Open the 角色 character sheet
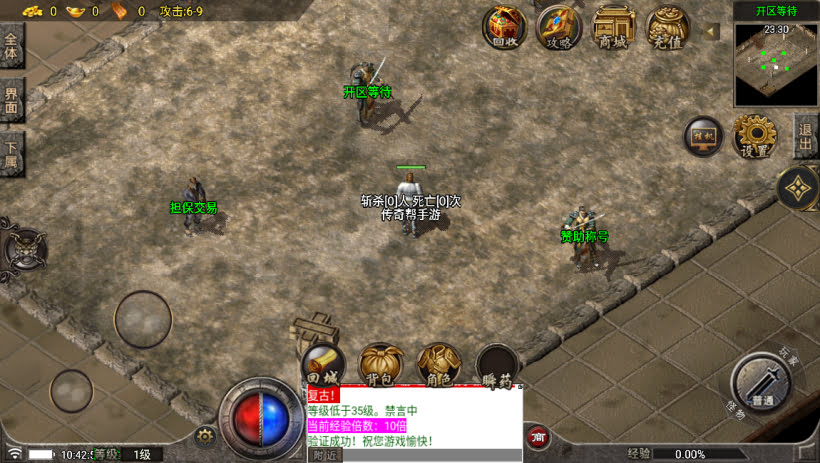This screenshot has height=463, width=820. pos(438,365)
